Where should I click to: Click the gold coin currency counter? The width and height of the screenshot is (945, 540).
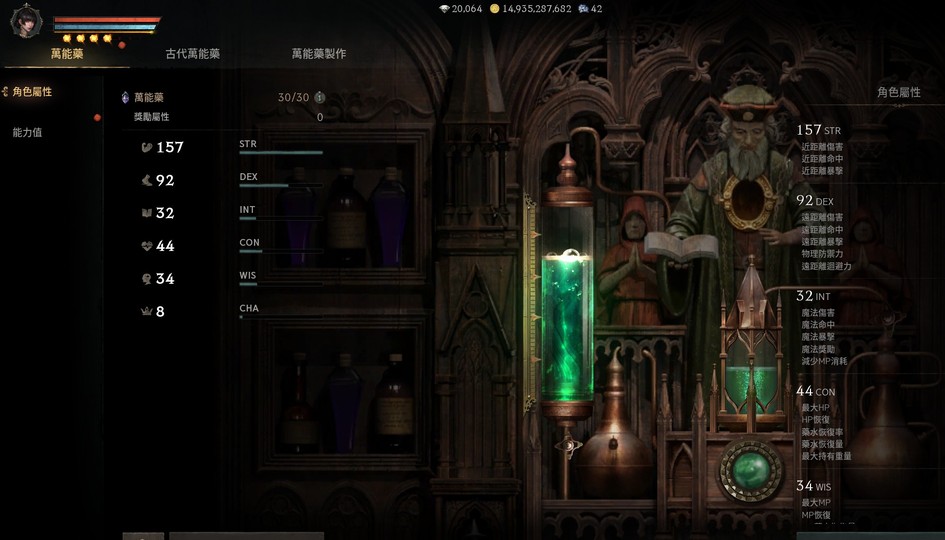pos(536,9)
